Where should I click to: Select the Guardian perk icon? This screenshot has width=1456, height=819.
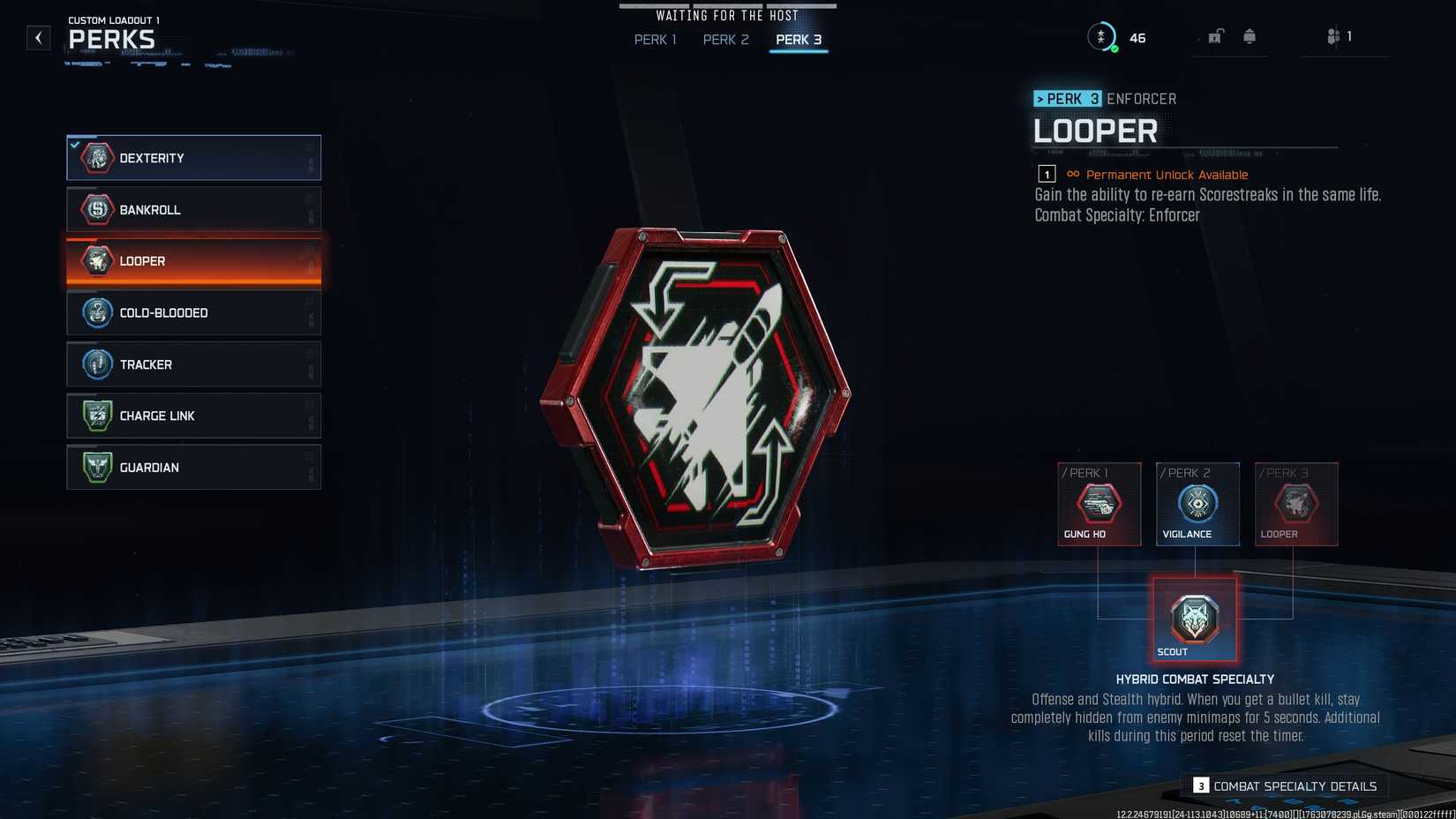point(97,467)
